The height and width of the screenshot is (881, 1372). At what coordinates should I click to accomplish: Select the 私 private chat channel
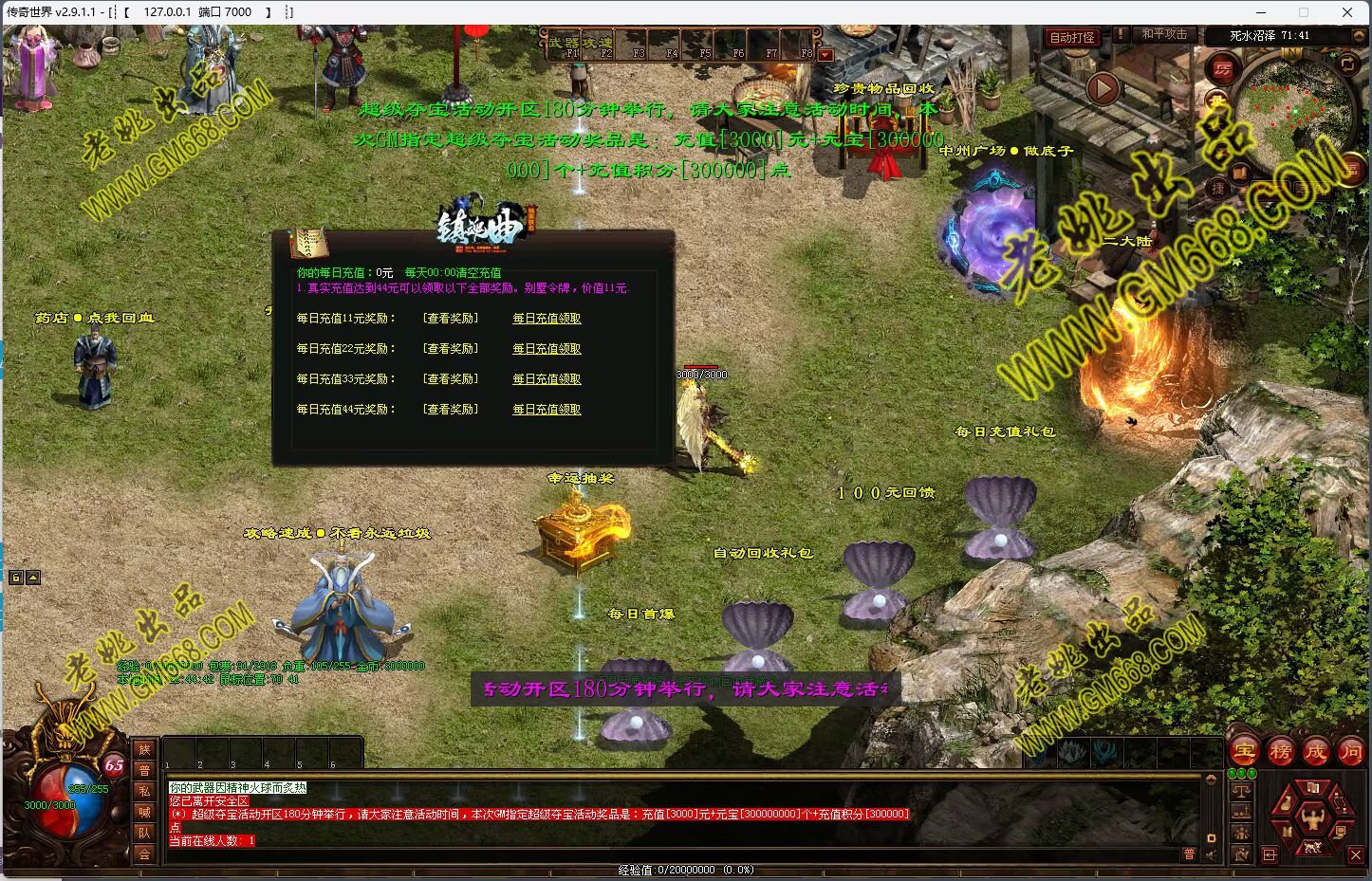[x=144, y=791]
